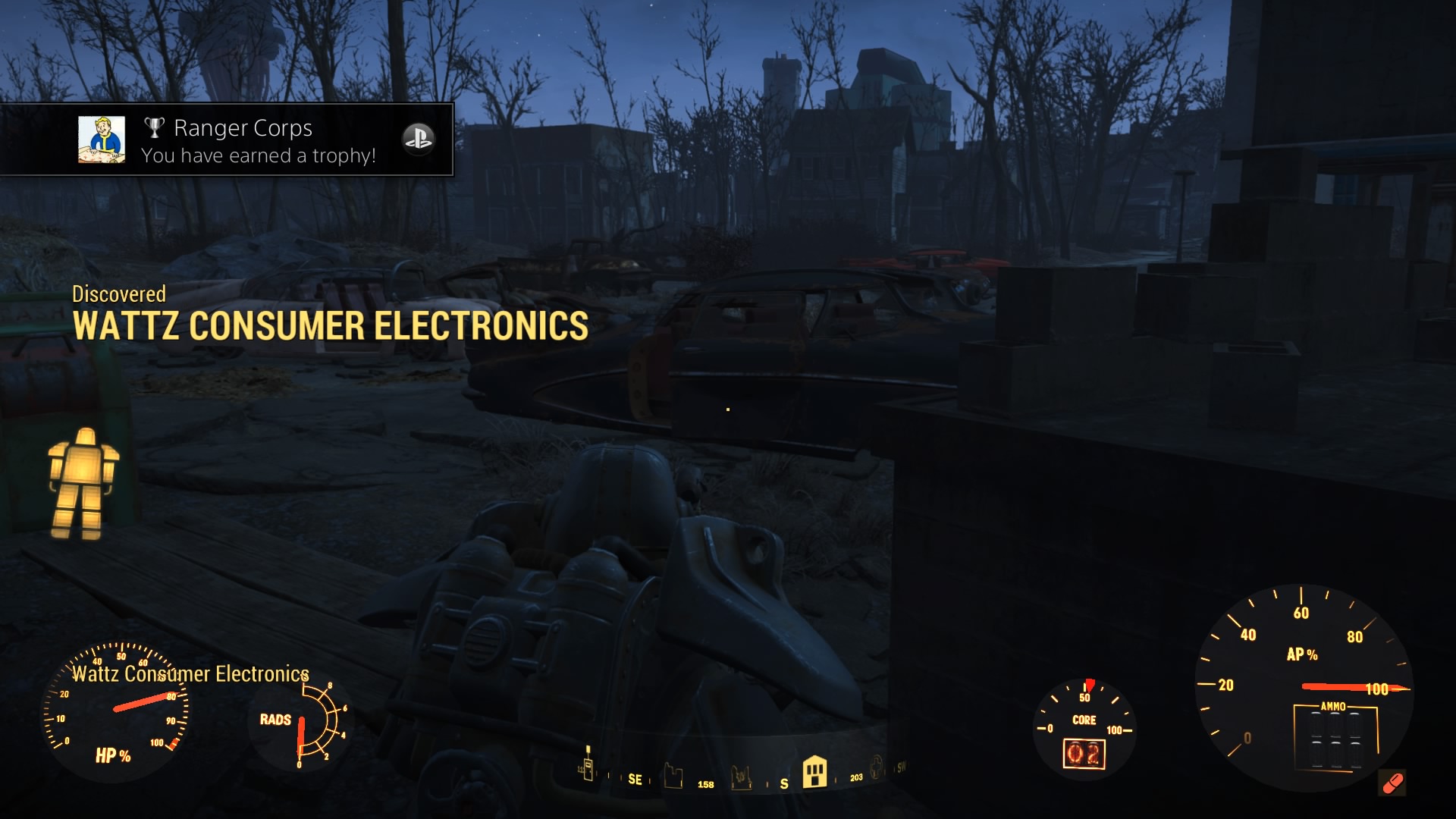This screenshot has width=1456, height=819.
Task: Select the power armor status icon
Action: point(83,483)
